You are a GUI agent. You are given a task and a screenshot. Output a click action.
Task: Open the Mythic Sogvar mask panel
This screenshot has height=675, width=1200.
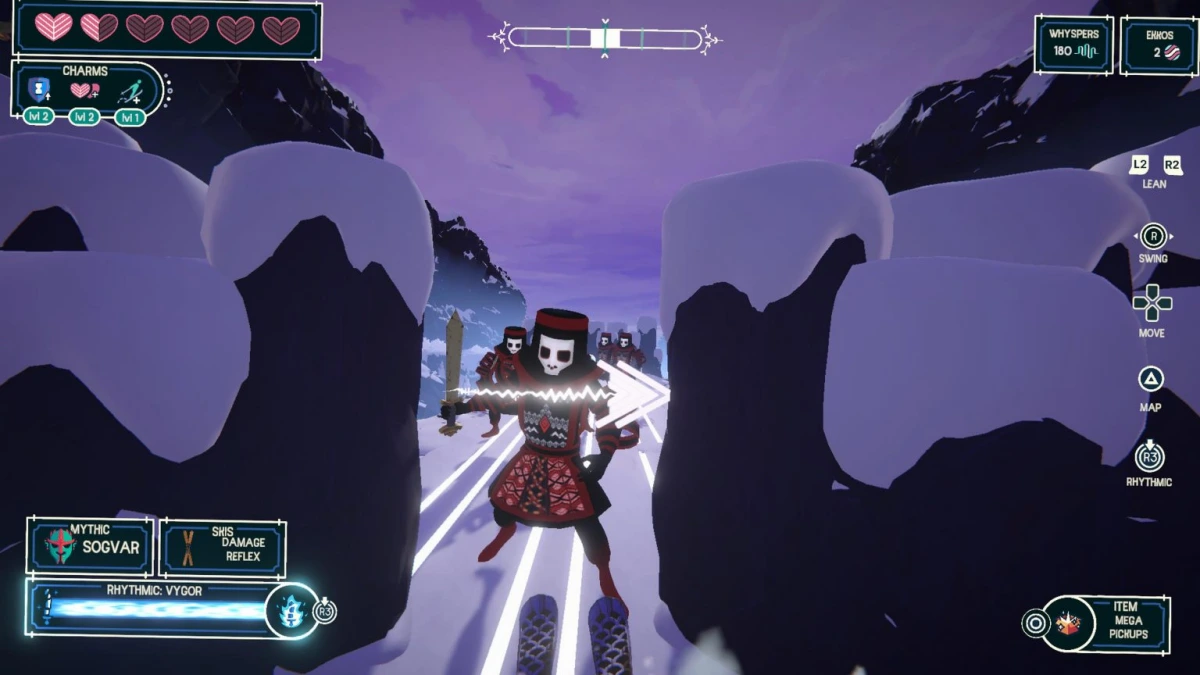[91, 547]
